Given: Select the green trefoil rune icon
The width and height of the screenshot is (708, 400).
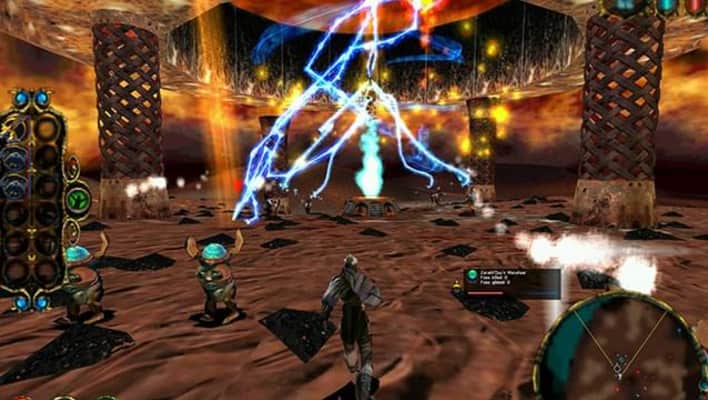Looking at the screenshot, I should 77,198.
